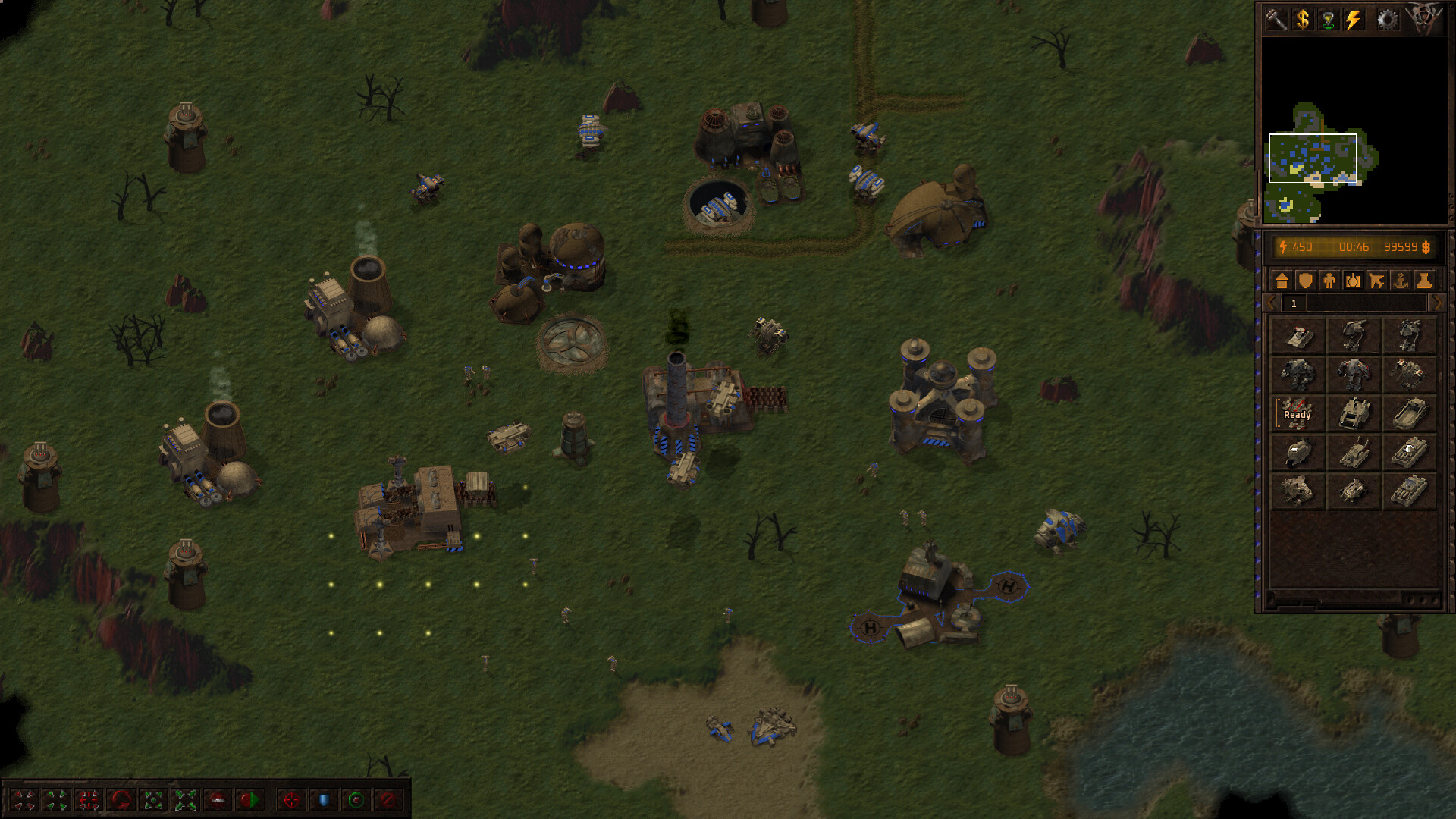Image resolution: width=1456 pixels, height=819 pixels.
Task: Place the unit marked Ready
Action: [1297, 414]
